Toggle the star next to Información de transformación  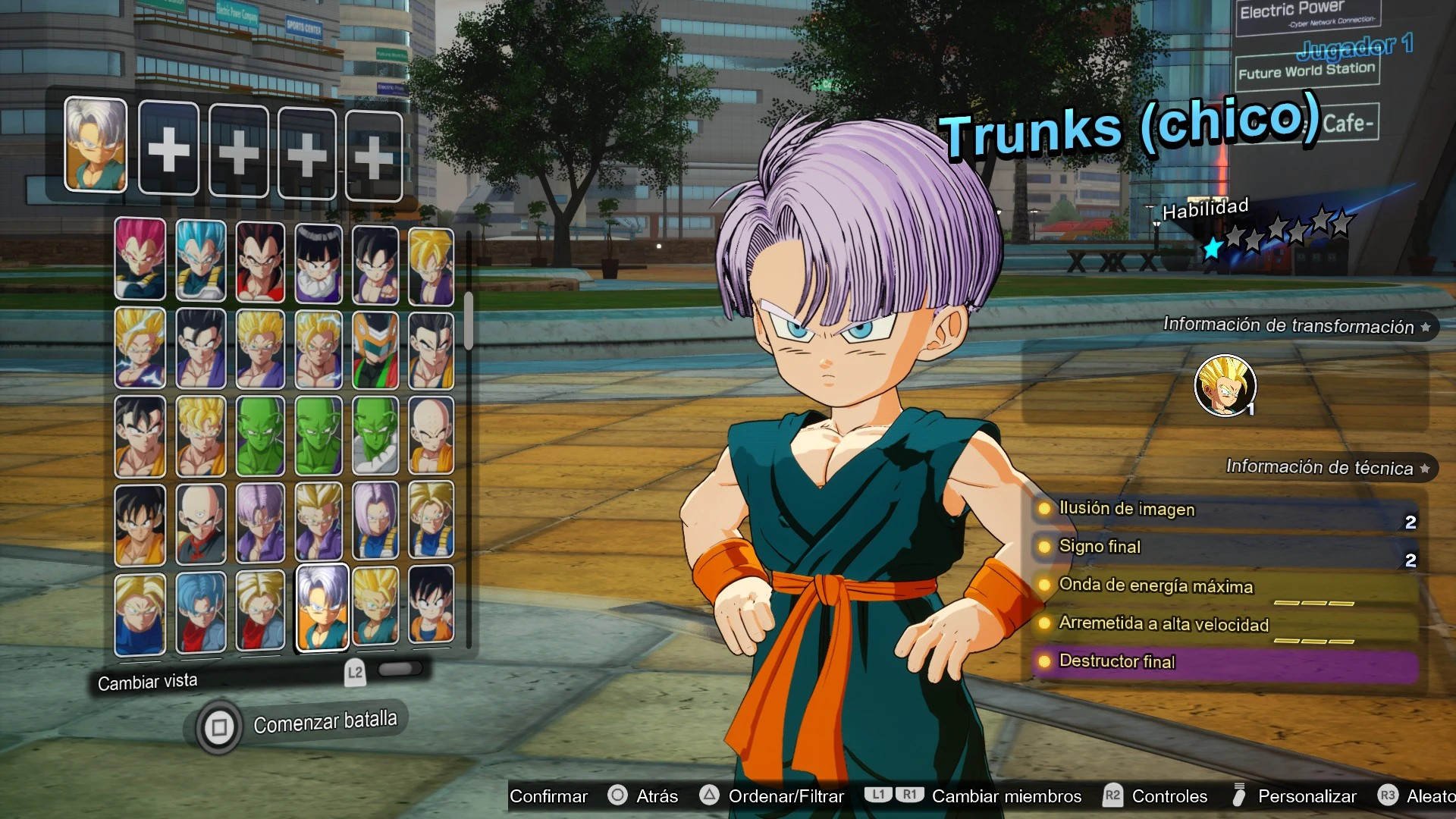pos(1426,326)
